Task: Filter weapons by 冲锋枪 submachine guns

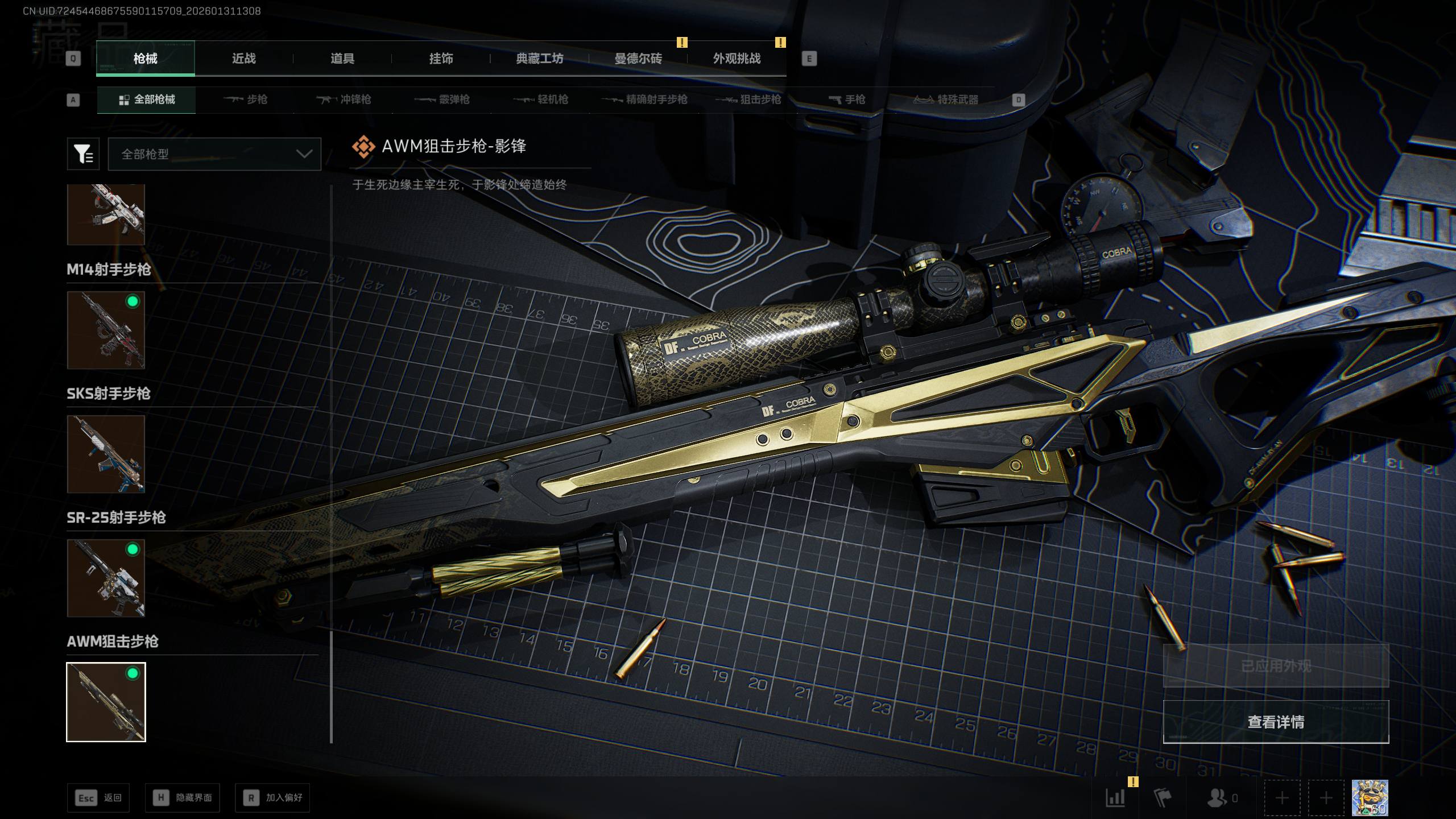Action: [x=344, y=100]
